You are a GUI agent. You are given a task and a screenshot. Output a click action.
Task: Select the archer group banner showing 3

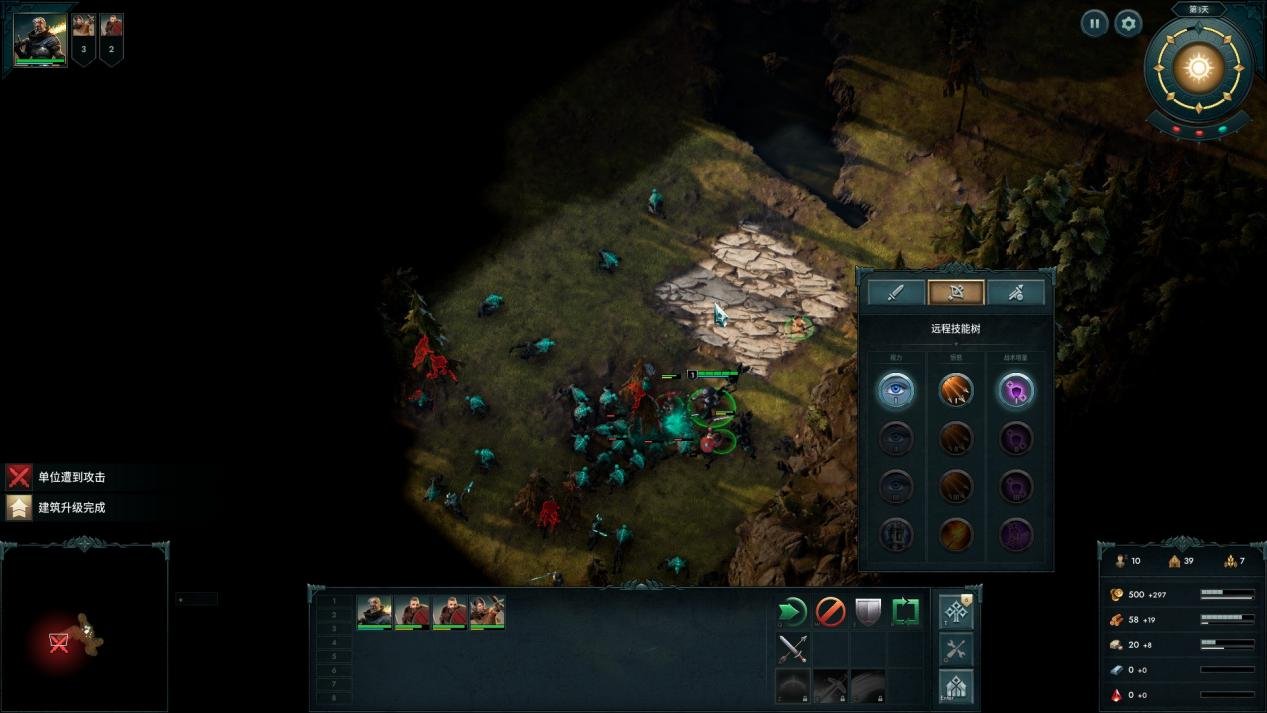84,38
